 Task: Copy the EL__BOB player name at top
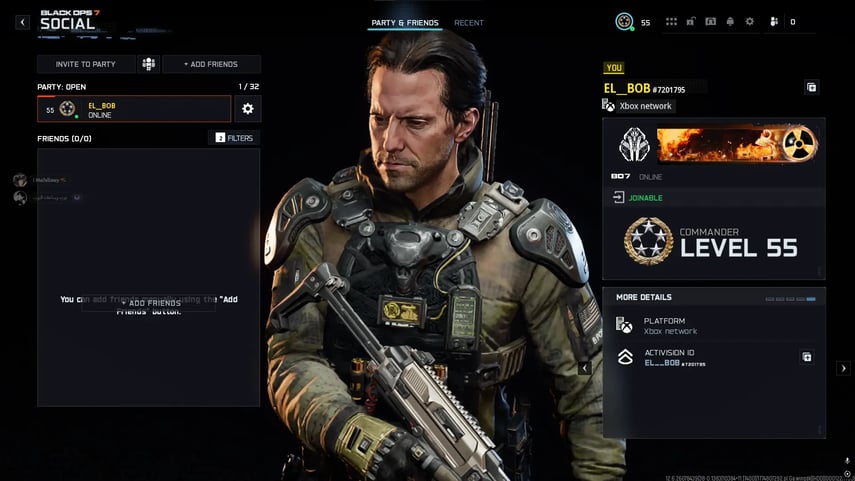click(811, 87)
